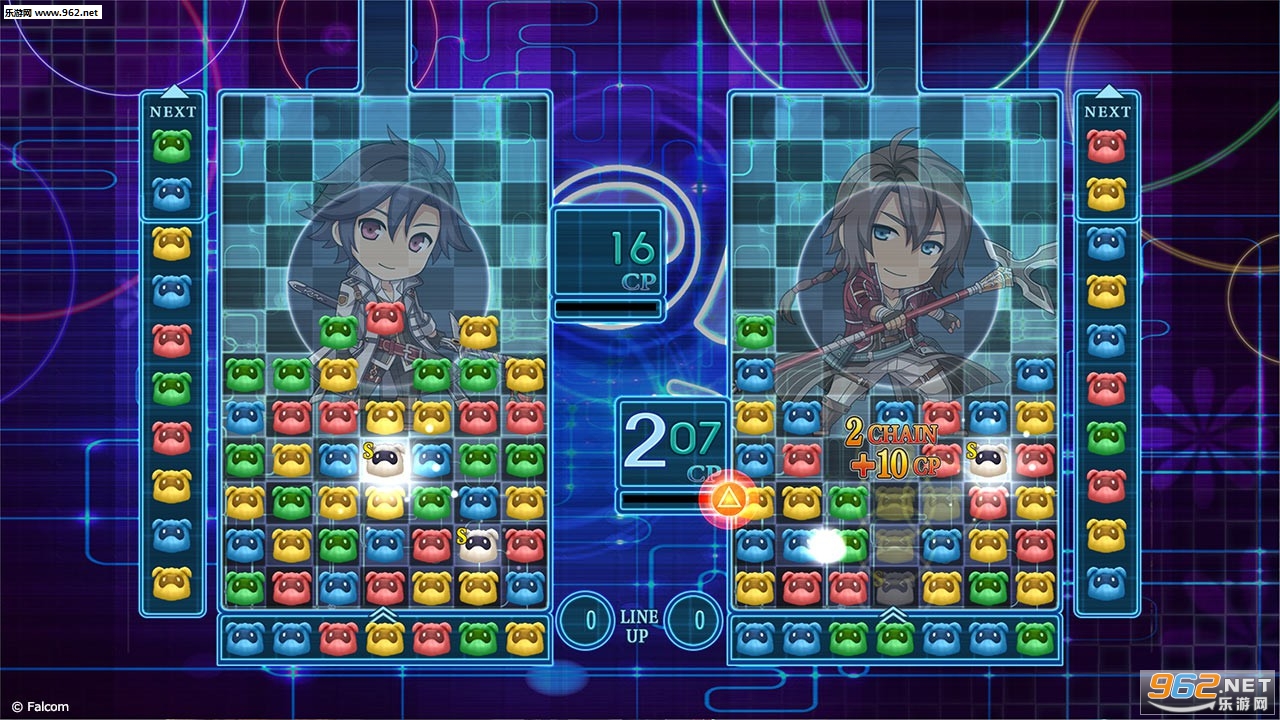Choose the lone green pom topping the spearman's stack
The image size is (1280, 720).
(754, 331)
